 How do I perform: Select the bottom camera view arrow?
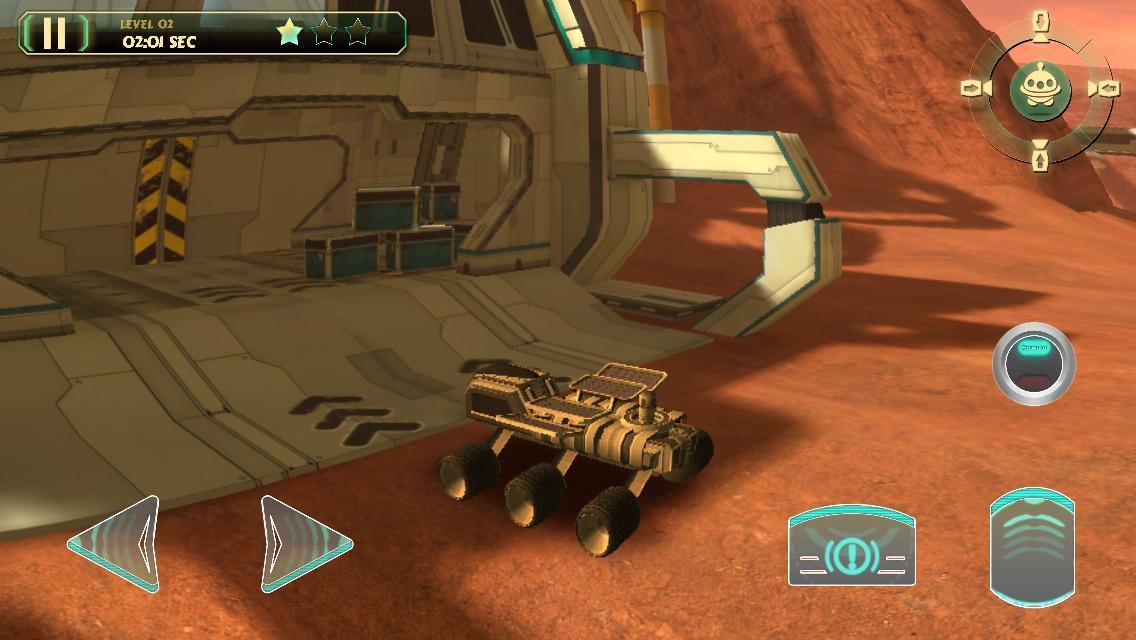pyautogui.click(x=1040, y=157)
